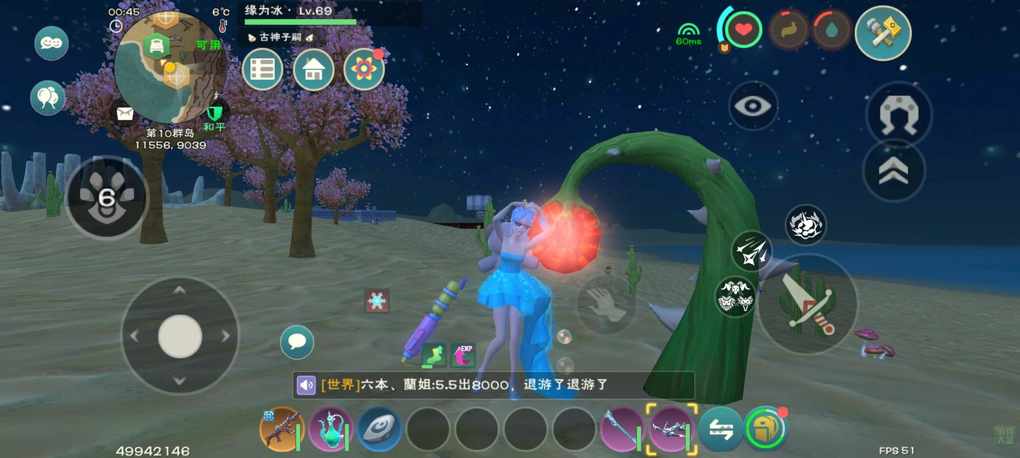This screenshot has width=1020, height=458.
Task: Open the flower icon with red dot
Action: 364,70
